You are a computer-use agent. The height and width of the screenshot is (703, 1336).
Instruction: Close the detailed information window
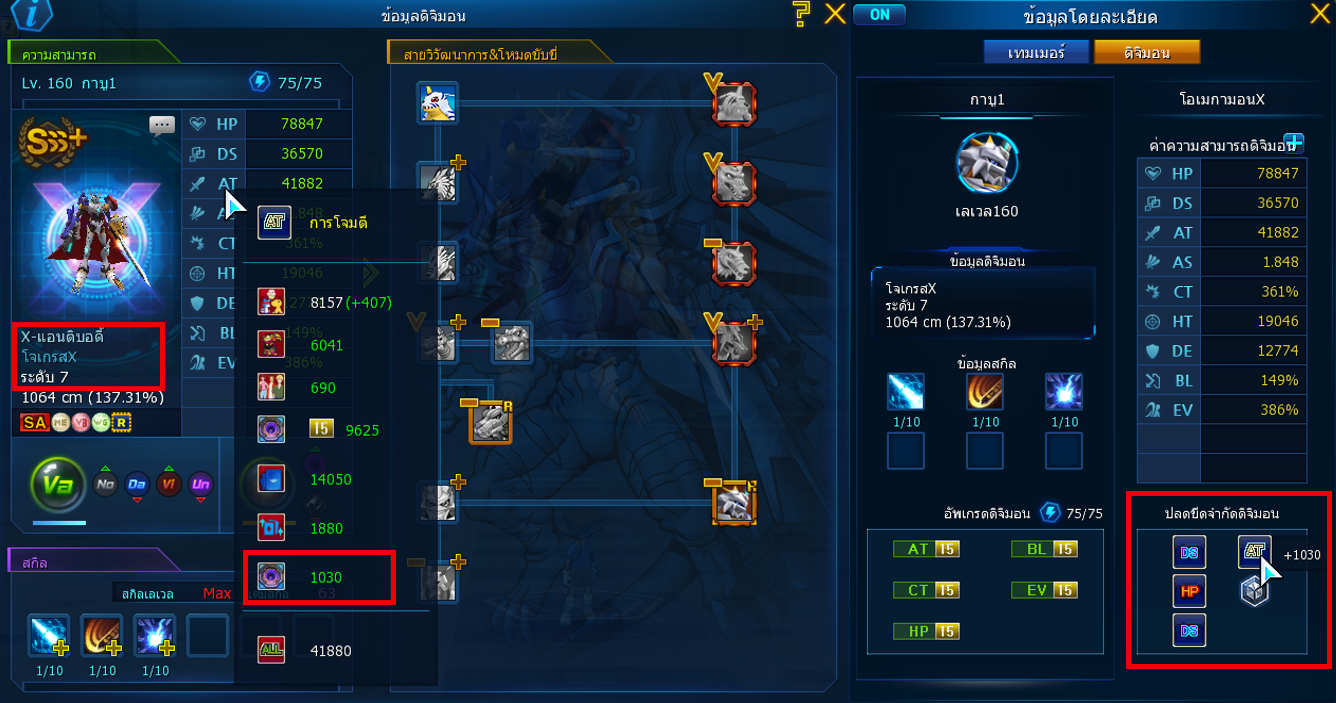point(1320,14)
